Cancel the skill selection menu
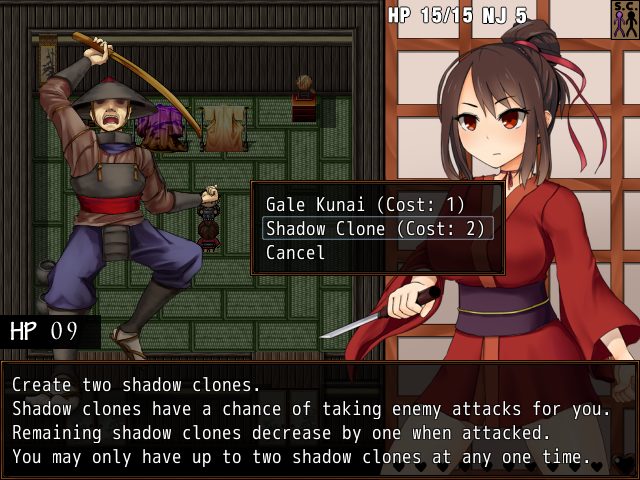The height and width of the screenshot is (480, 640). [x=295, y=253]
